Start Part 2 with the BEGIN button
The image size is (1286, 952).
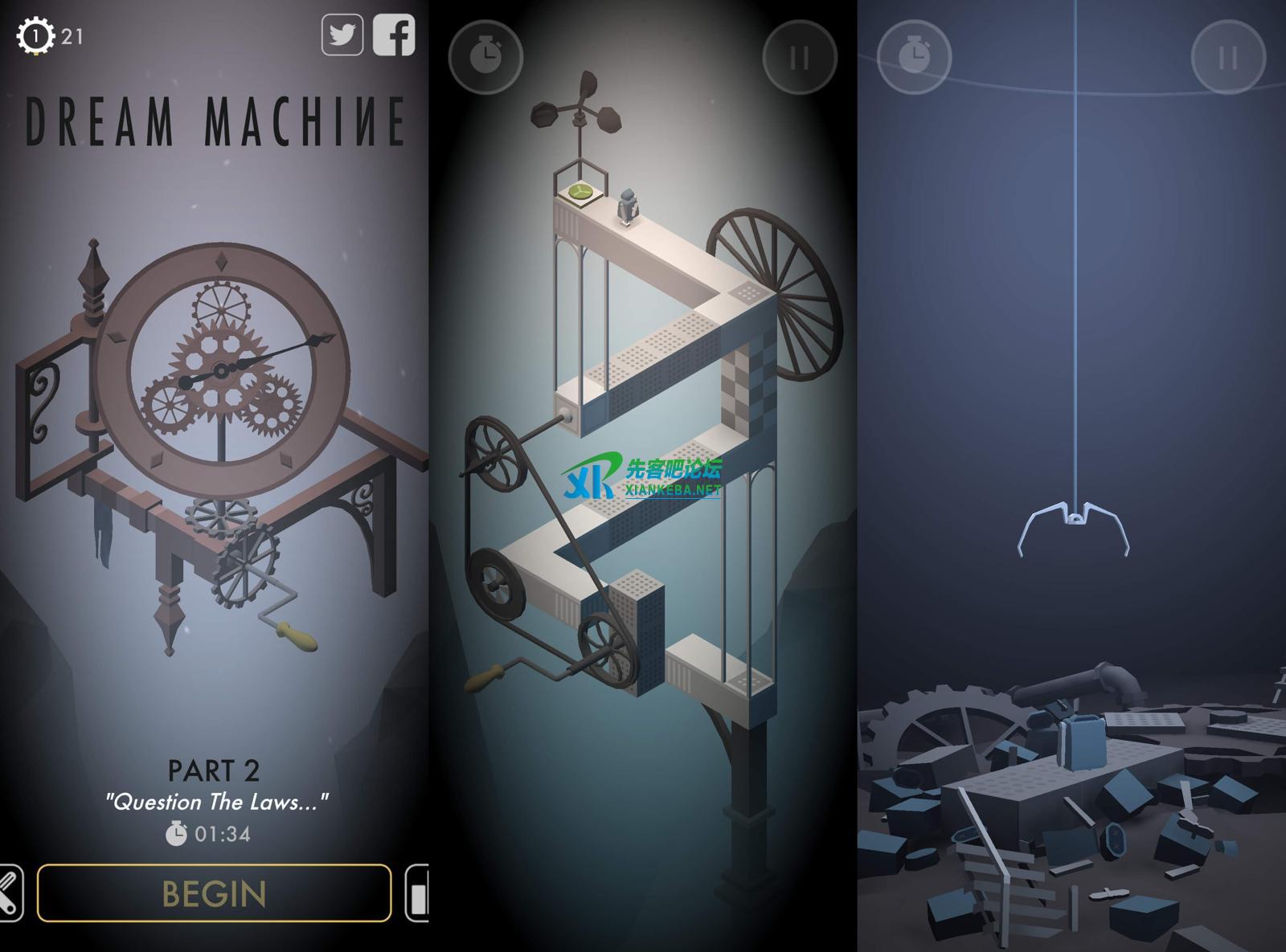214,893
